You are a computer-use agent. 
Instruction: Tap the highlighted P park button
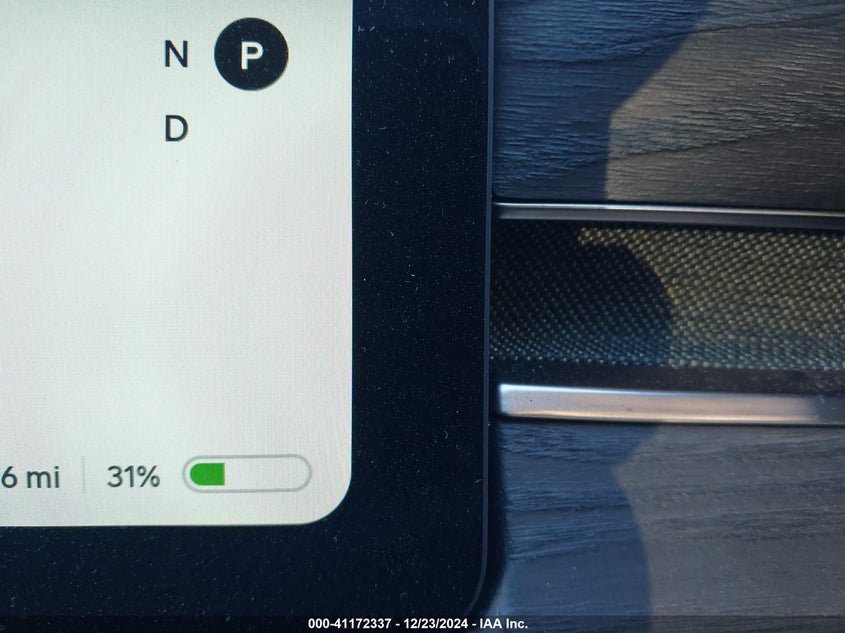250,54
